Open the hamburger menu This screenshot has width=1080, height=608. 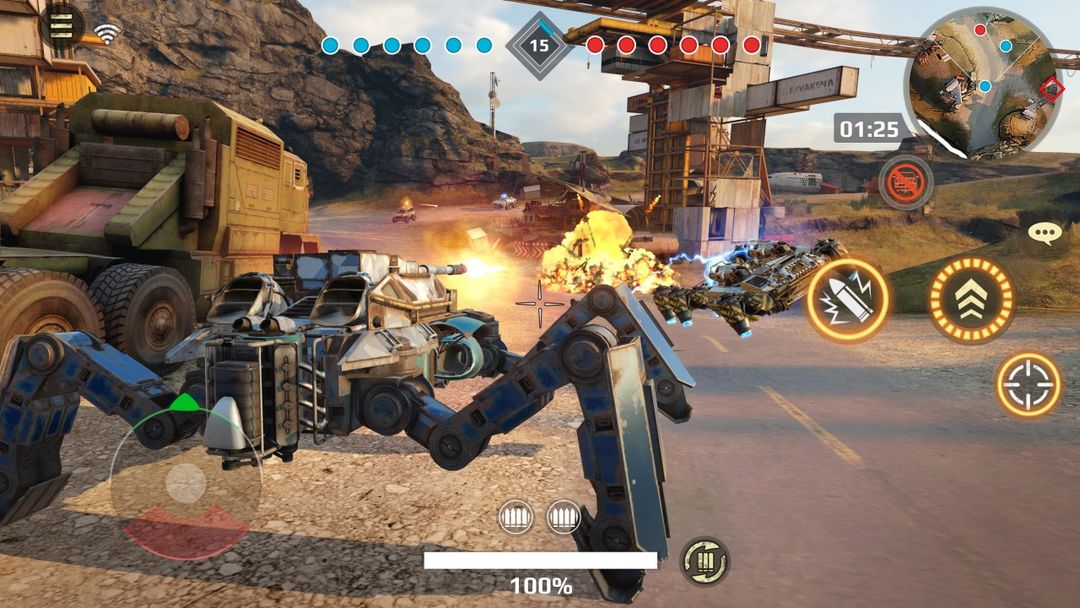coord(61,26)
